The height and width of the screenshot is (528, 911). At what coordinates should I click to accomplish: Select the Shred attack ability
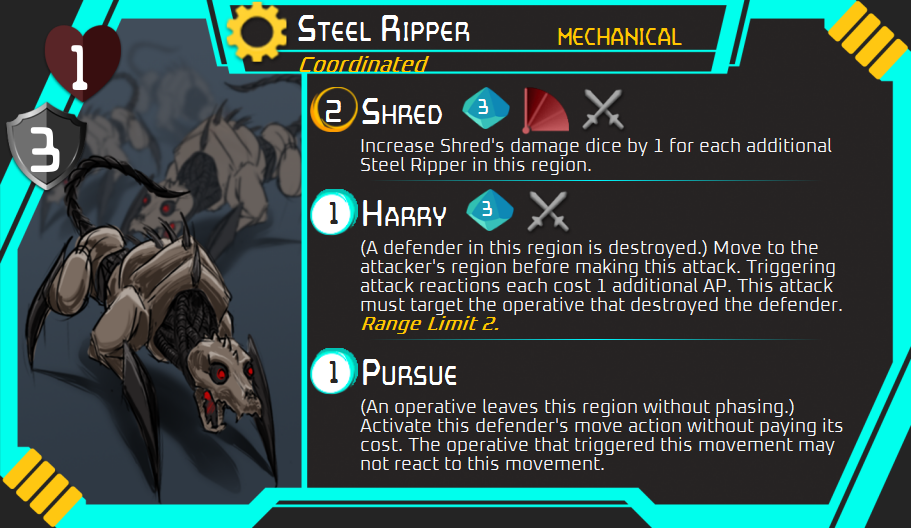(401, 110)
